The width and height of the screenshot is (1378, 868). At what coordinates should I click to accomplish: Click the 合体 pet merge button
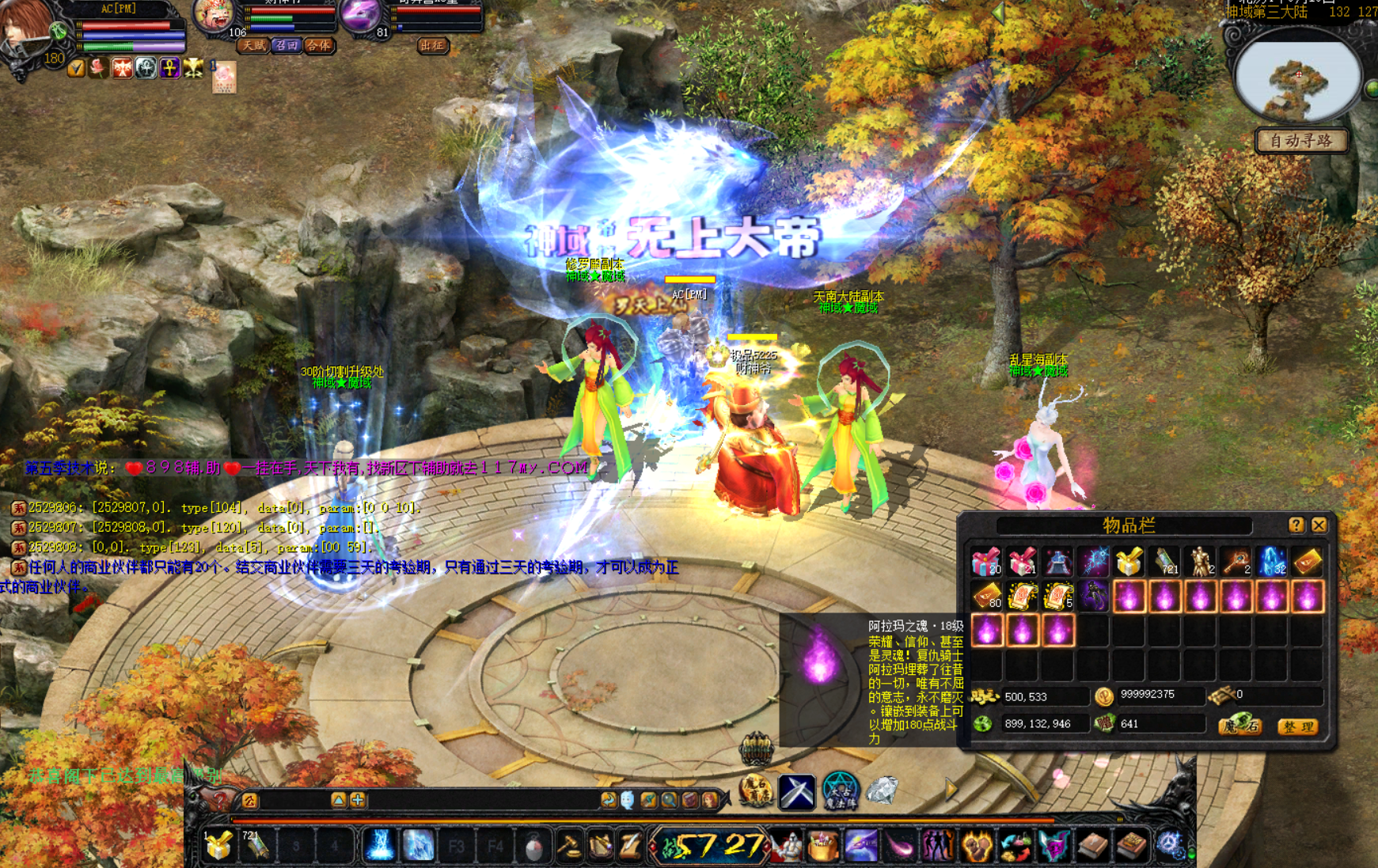(x=318, y=46)
